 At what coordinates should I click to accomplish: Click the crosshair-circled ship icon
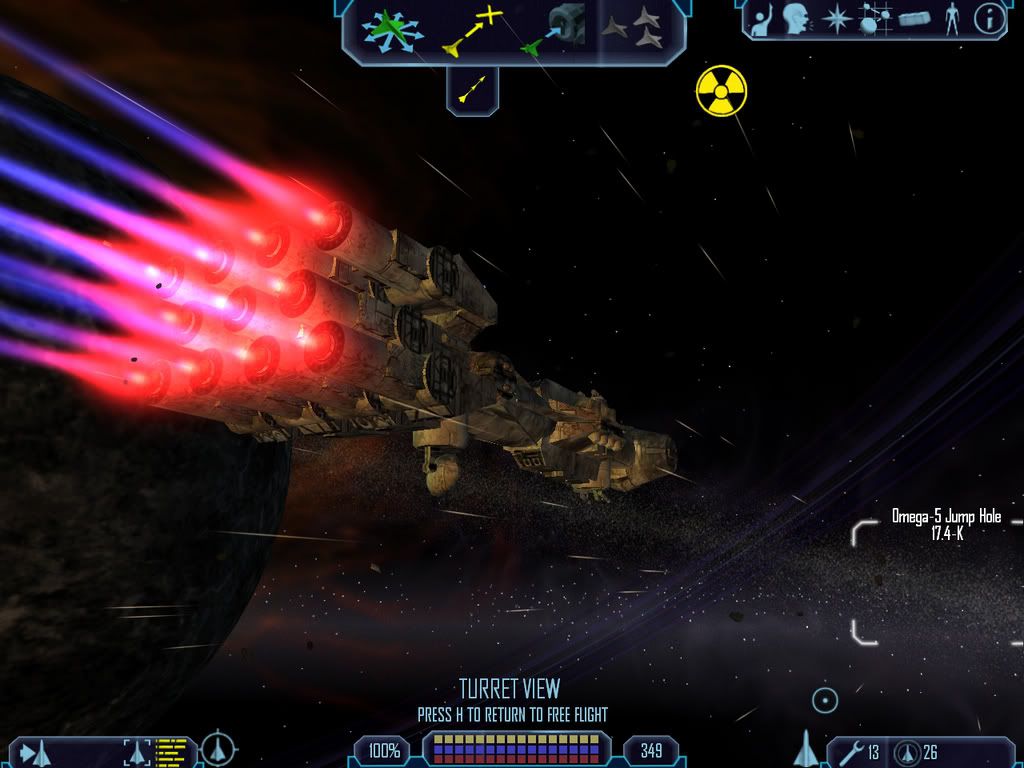pyautogui.click(x=218, y=749)
